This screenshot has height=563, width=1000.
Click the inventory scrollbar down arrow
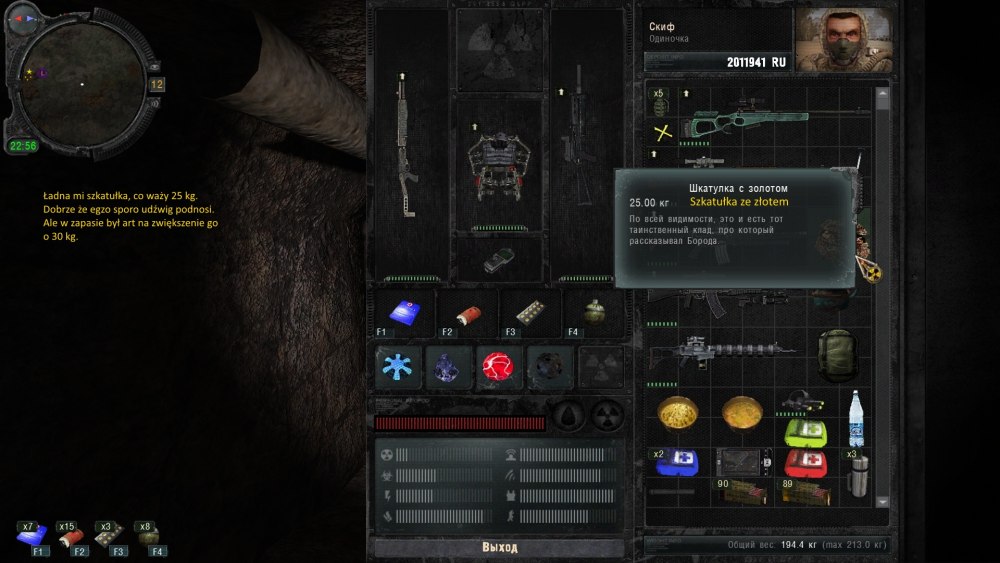(883, 501)
